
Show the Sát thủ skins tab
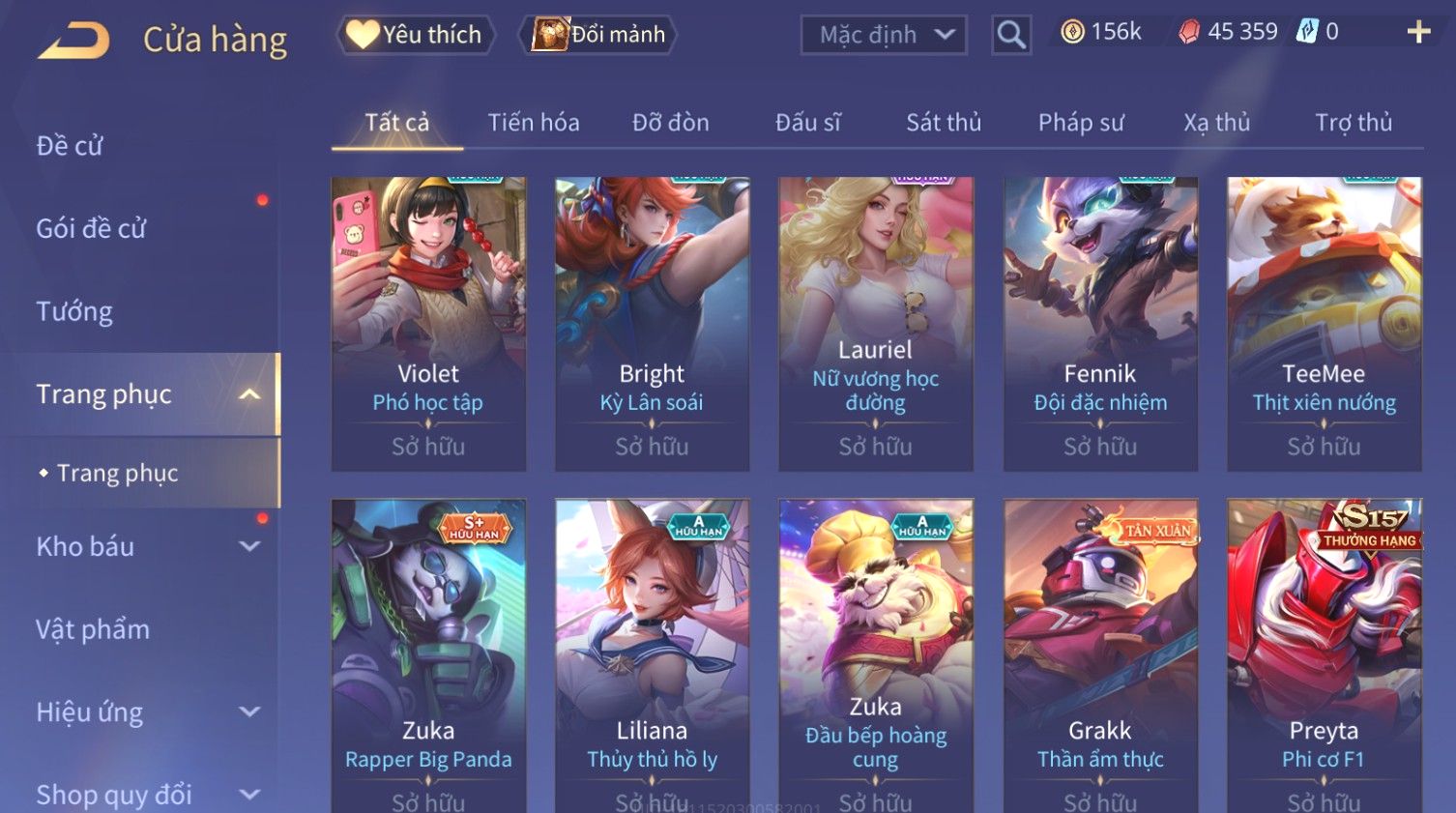pos(943,123)
